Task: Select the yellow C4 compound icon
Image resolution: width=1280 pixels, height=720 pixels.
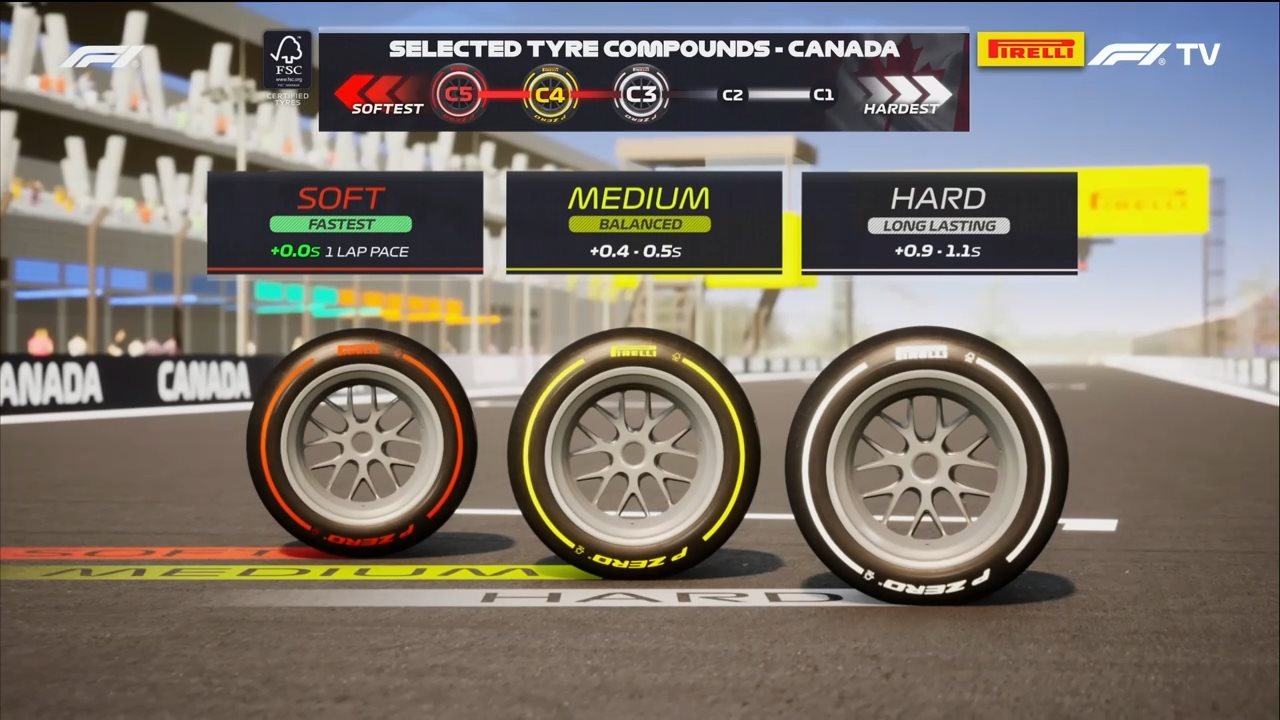Action: (x=550, y=94)
